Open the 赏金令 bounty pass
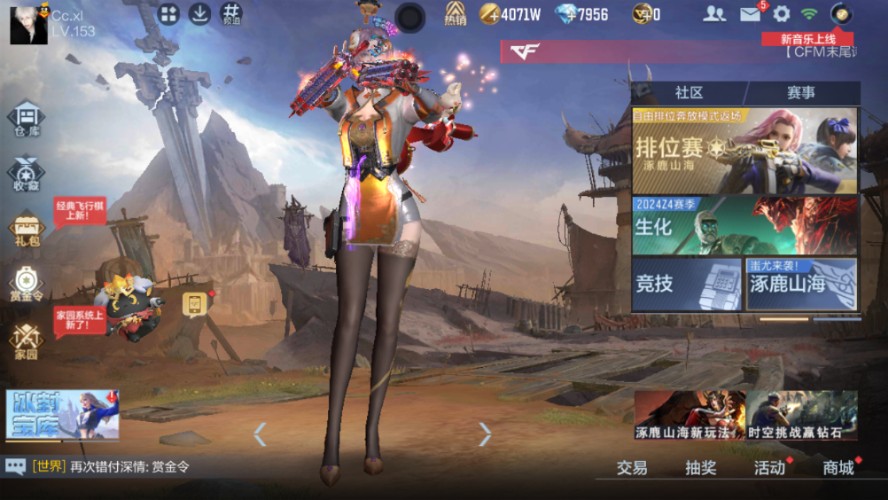 [x=26, y=283]
